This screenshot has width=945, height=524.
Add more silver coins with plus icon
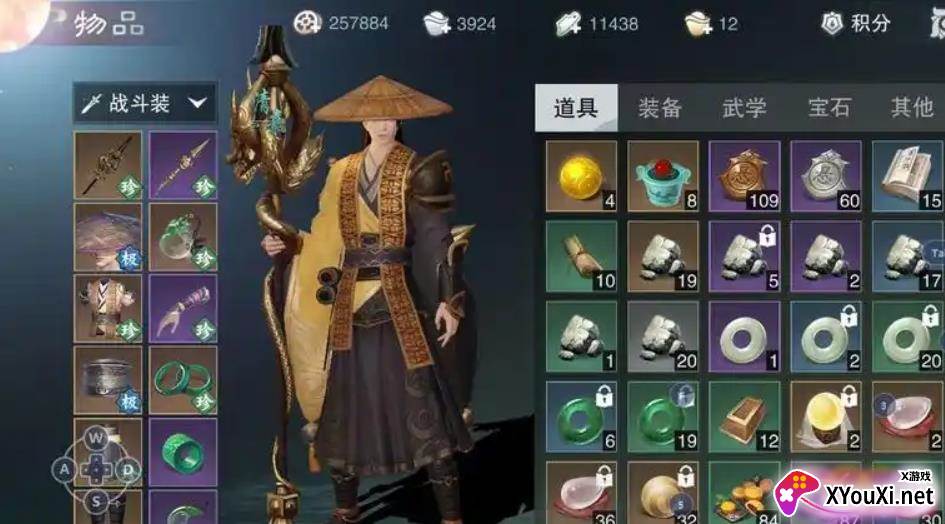point(438,23)
